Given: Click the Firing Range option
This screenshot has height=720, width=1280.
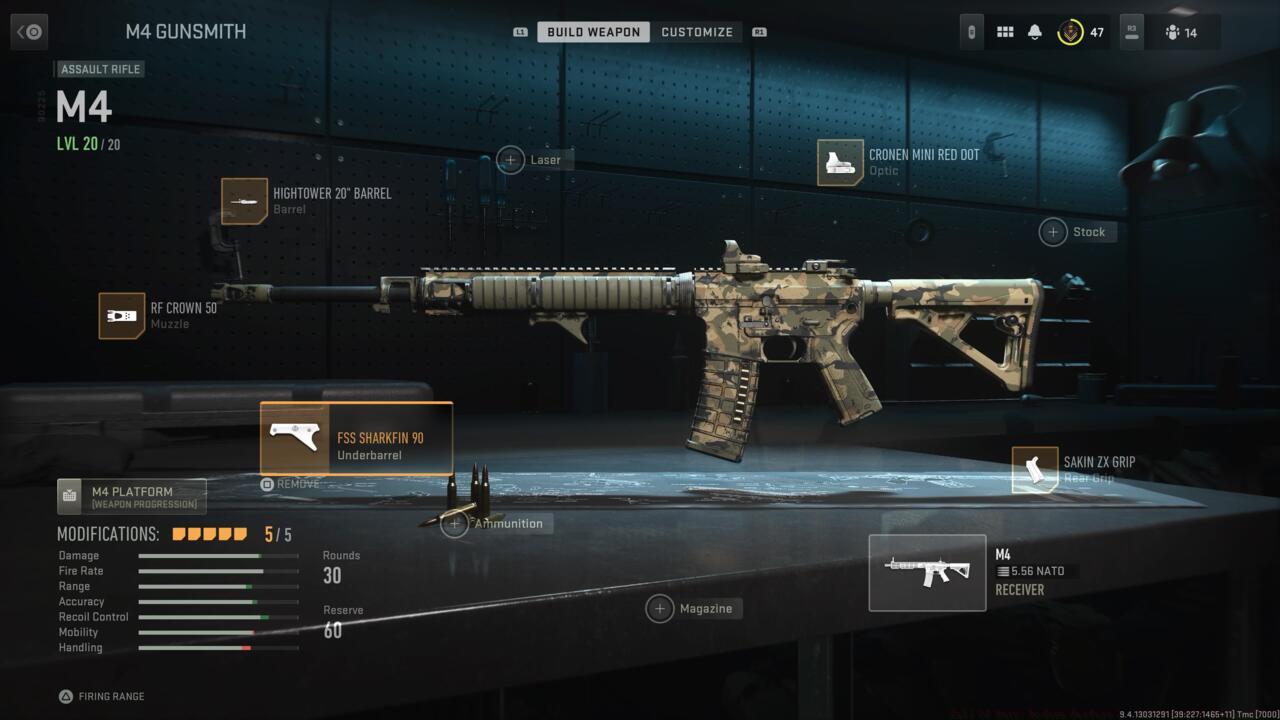Looking at the screenshot, I should [x=101, y=696].
